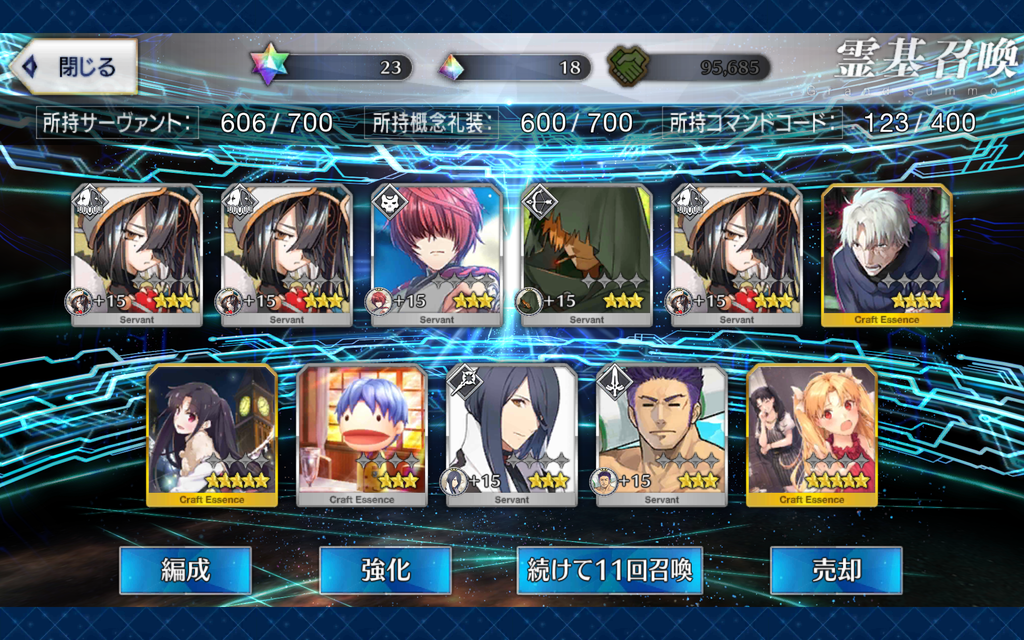Image resolution: width=1024 pixels, height=640 pixels.
Task: Select the long dark-haired caster servant card
Action: pyautogui.click(x=511, y=434)
